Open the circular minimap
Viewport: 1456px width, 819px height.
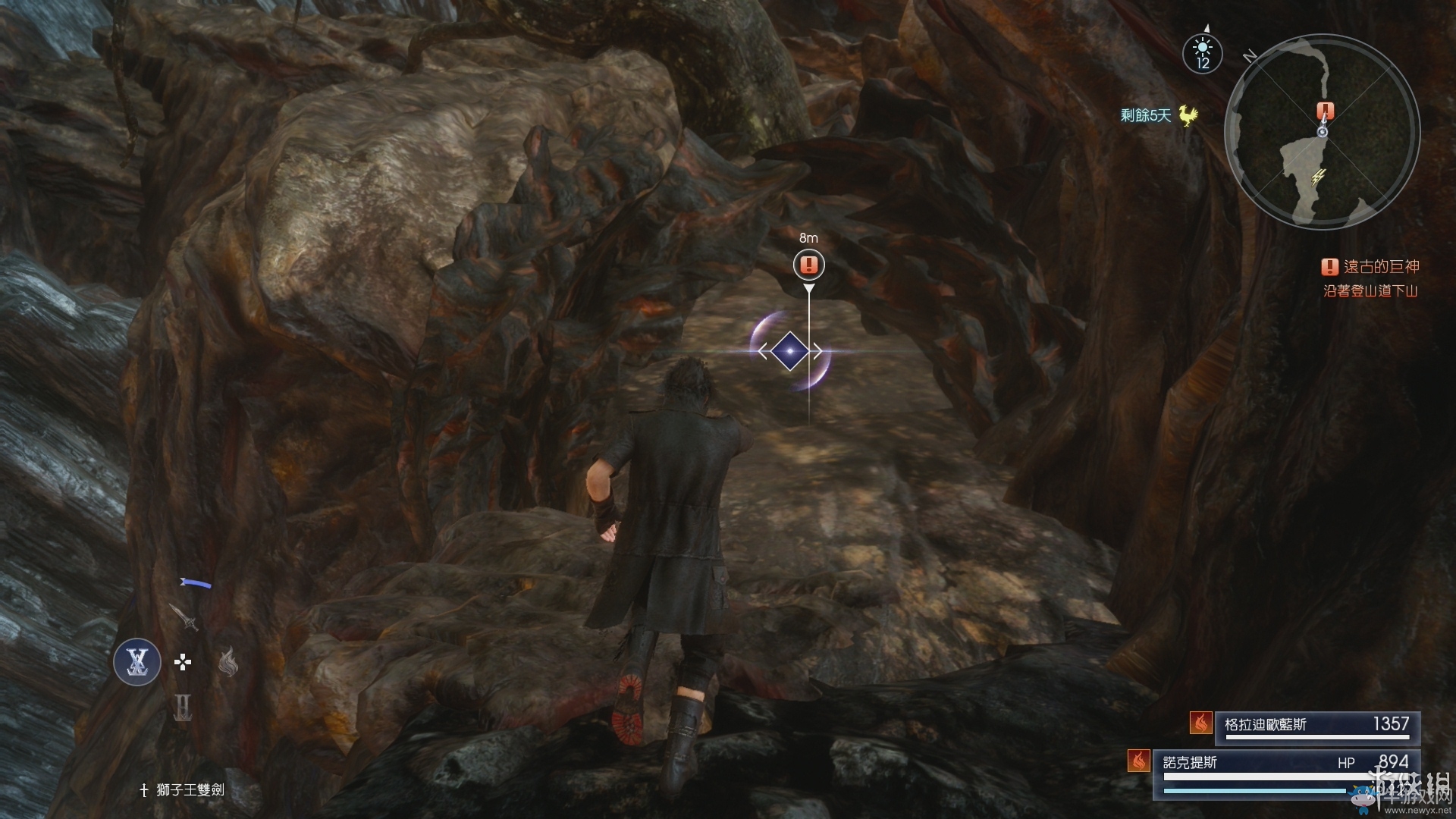[1322, 130]
